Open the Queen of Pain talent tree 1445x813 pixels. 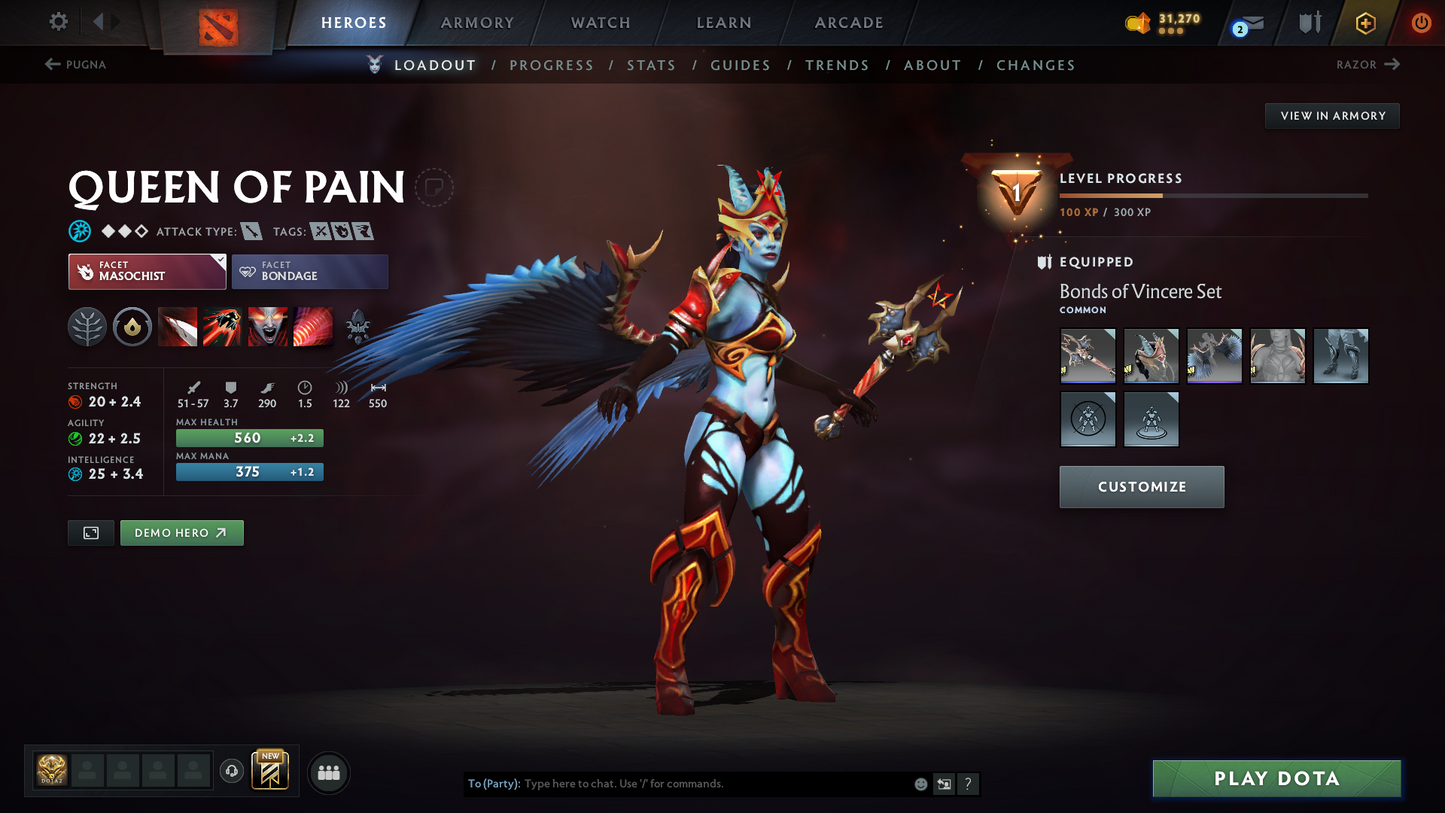87,327
